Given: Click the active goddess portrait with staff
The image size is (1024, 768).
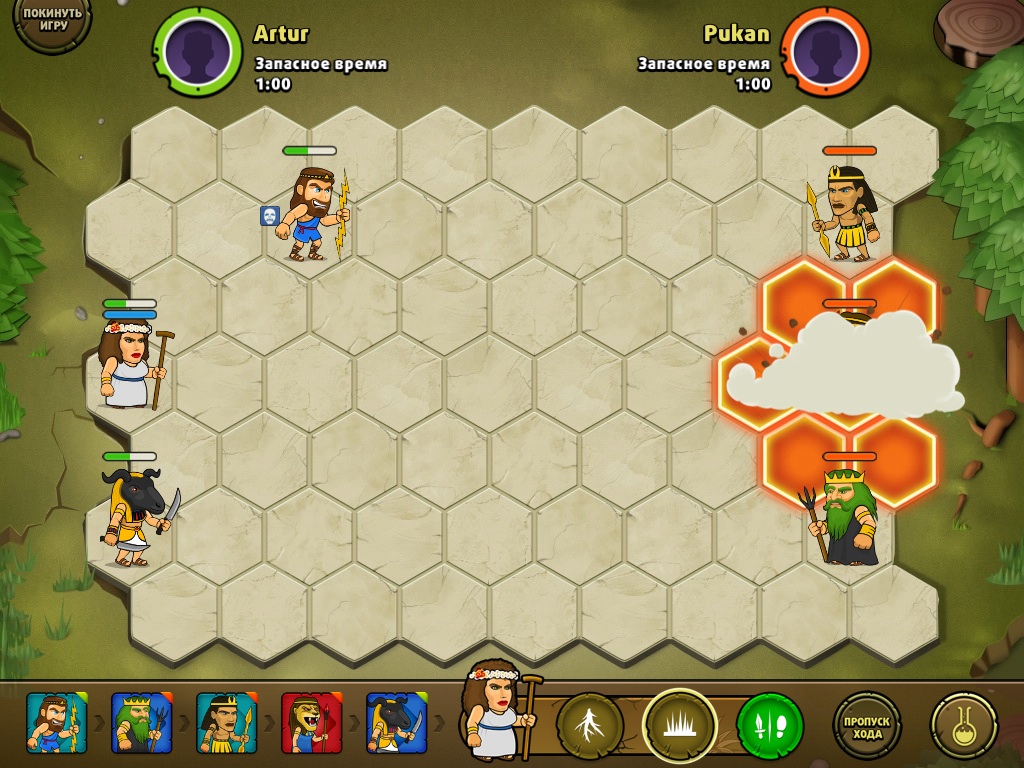Looking at the screenshot, I should (497, 710).
